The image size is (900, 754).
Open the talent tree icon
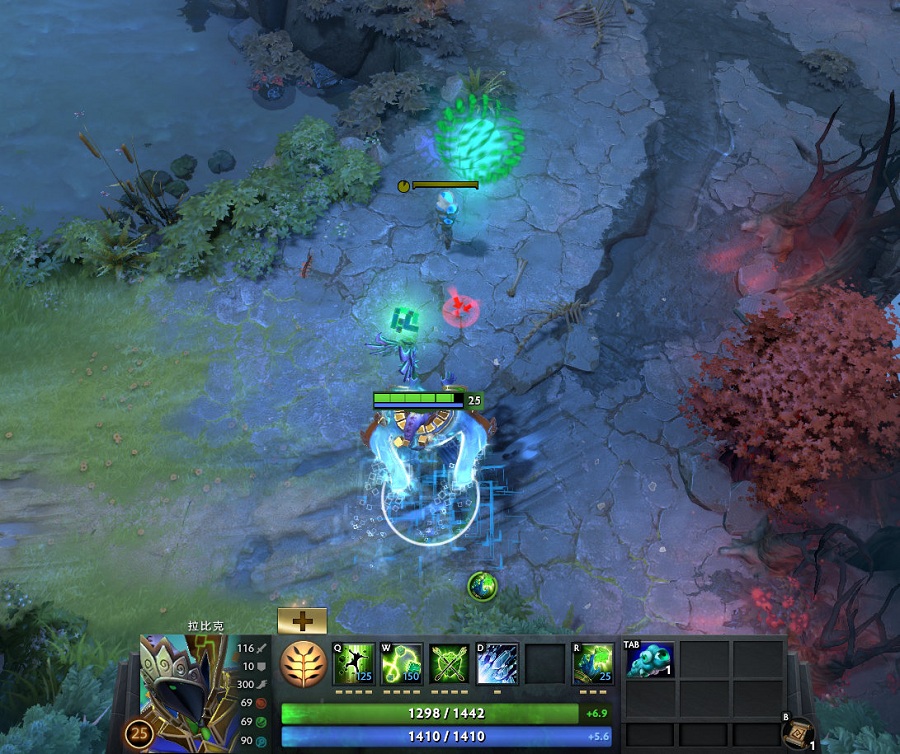pos(302,664)
